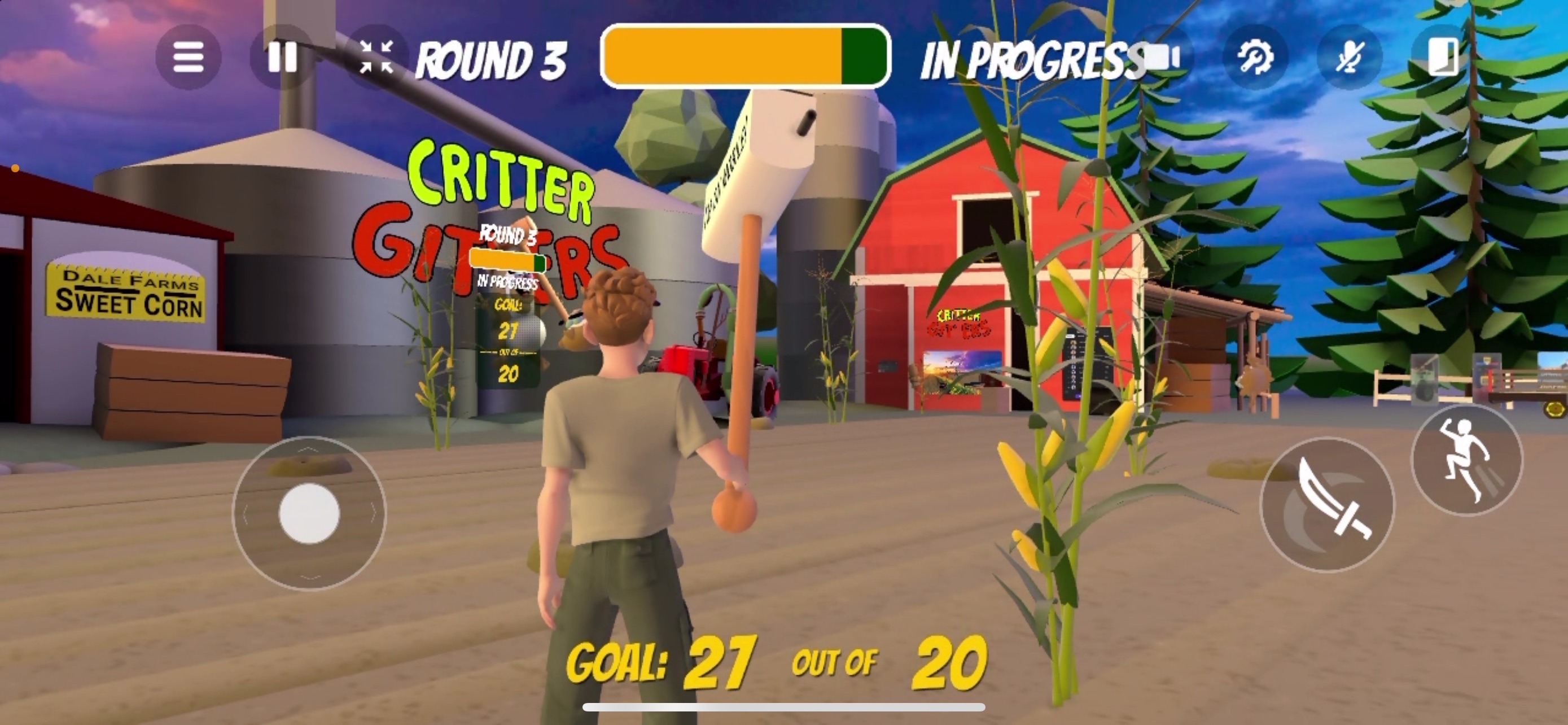
Task: Toggle the muted microphone
Action: pos(1350,57)
